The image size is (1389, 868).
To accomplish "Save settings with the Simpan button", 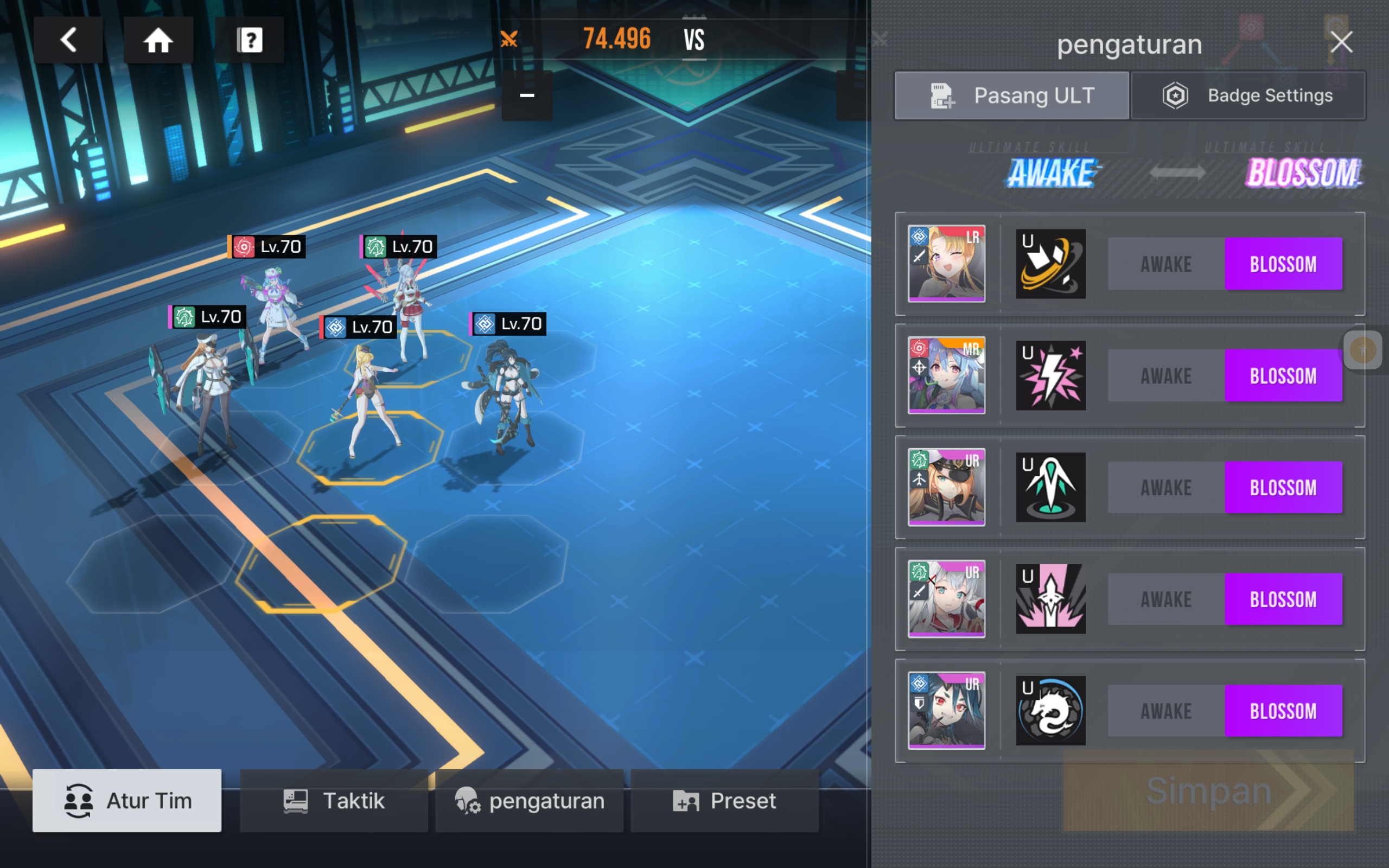I will point(1208,790).
